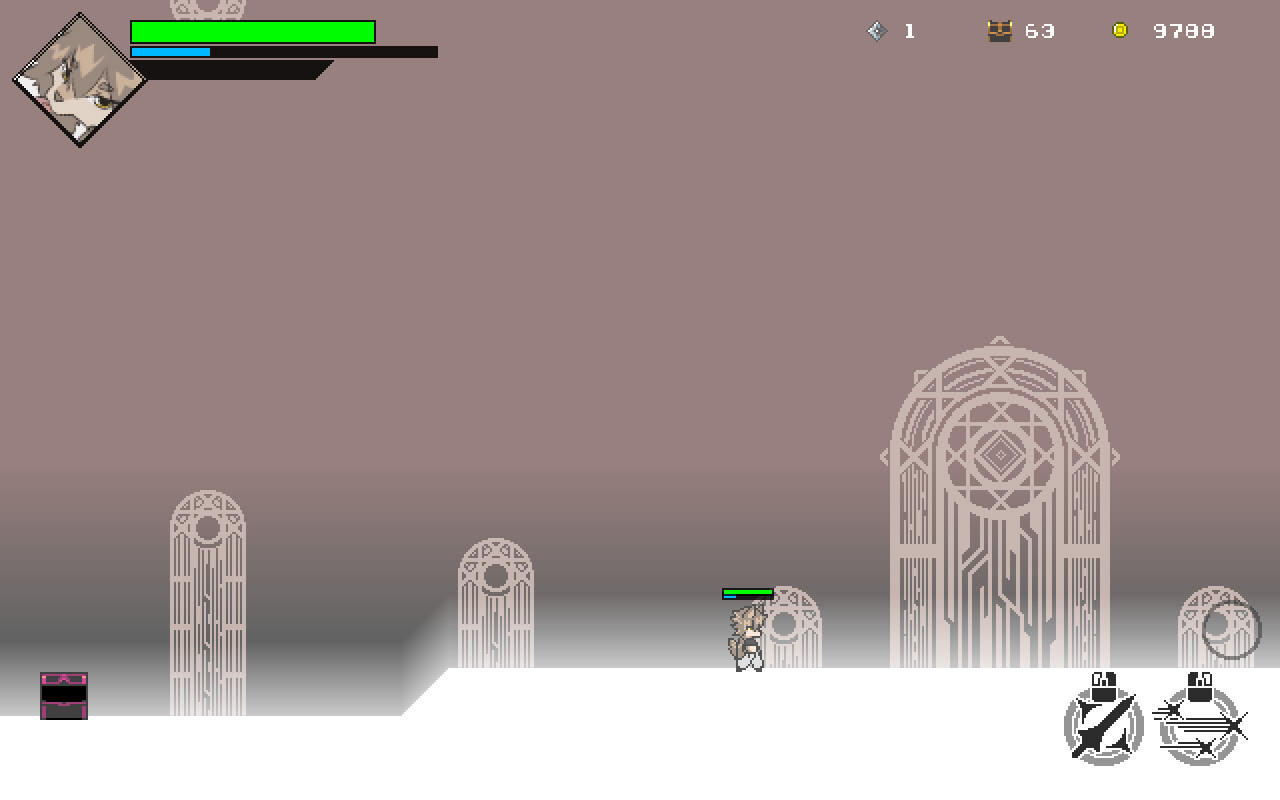
Task: Click the blue stamina bar
Action: point(170,50)
